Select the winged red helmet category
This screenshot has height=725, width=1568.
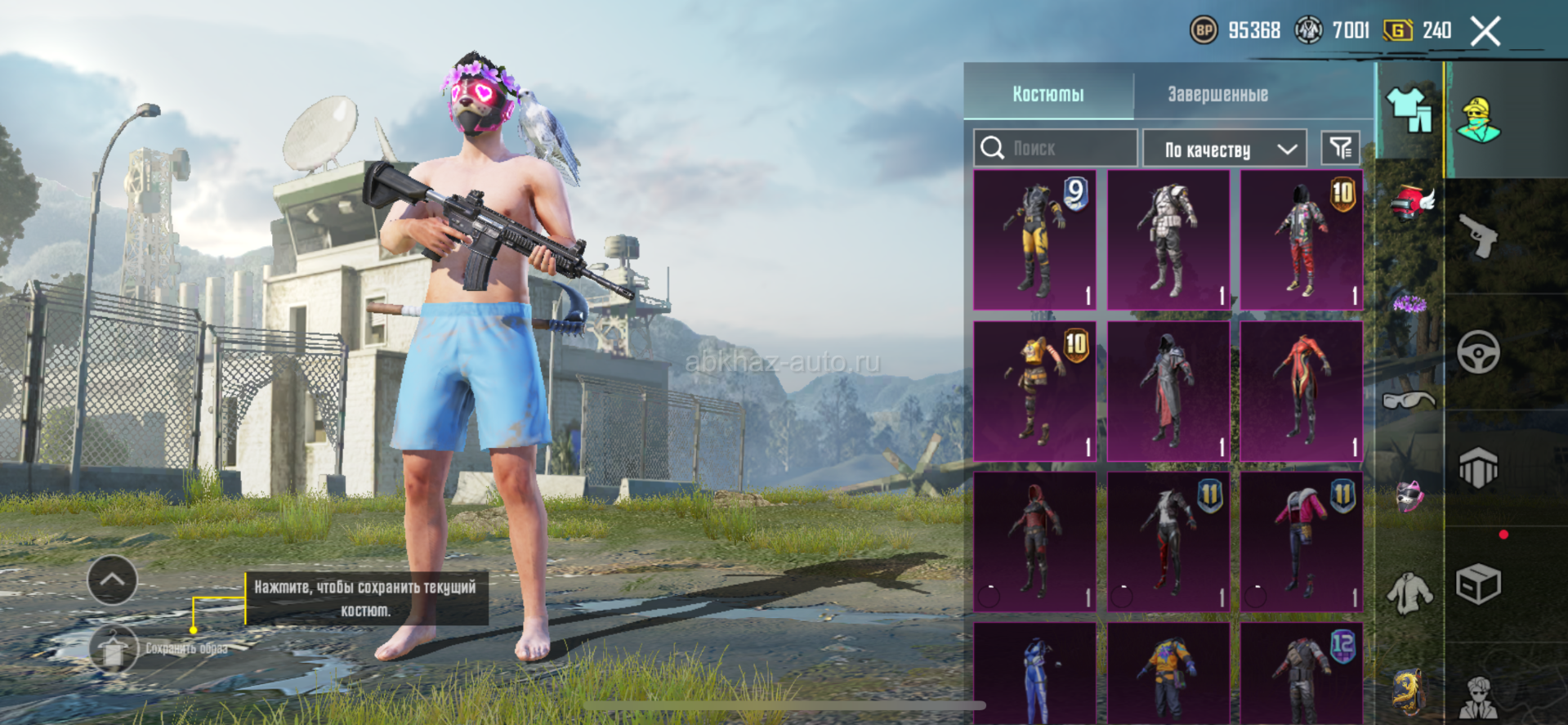tap(1412, 203)
